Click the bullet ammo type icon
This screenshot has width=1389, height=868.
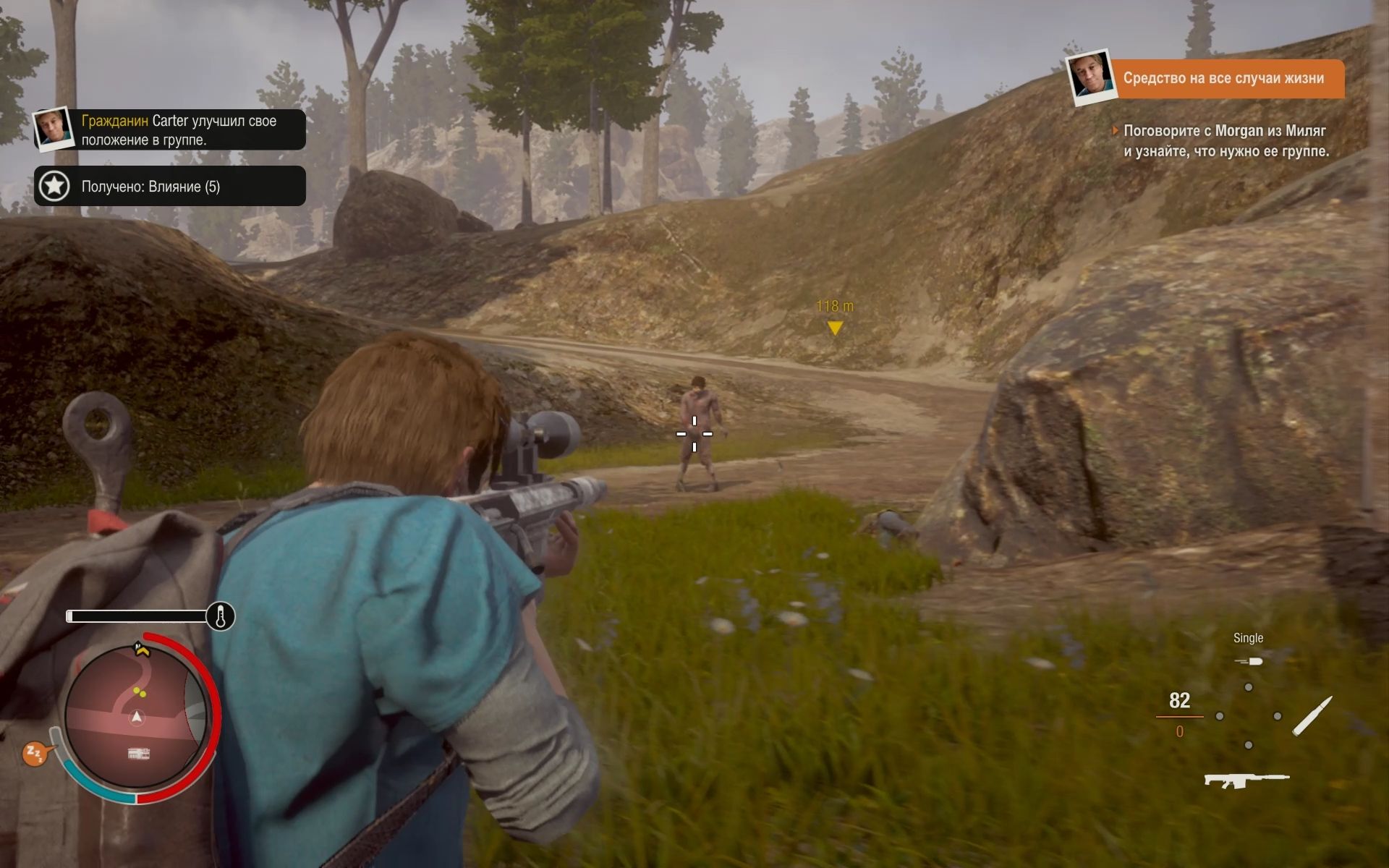click(1311, 716)
